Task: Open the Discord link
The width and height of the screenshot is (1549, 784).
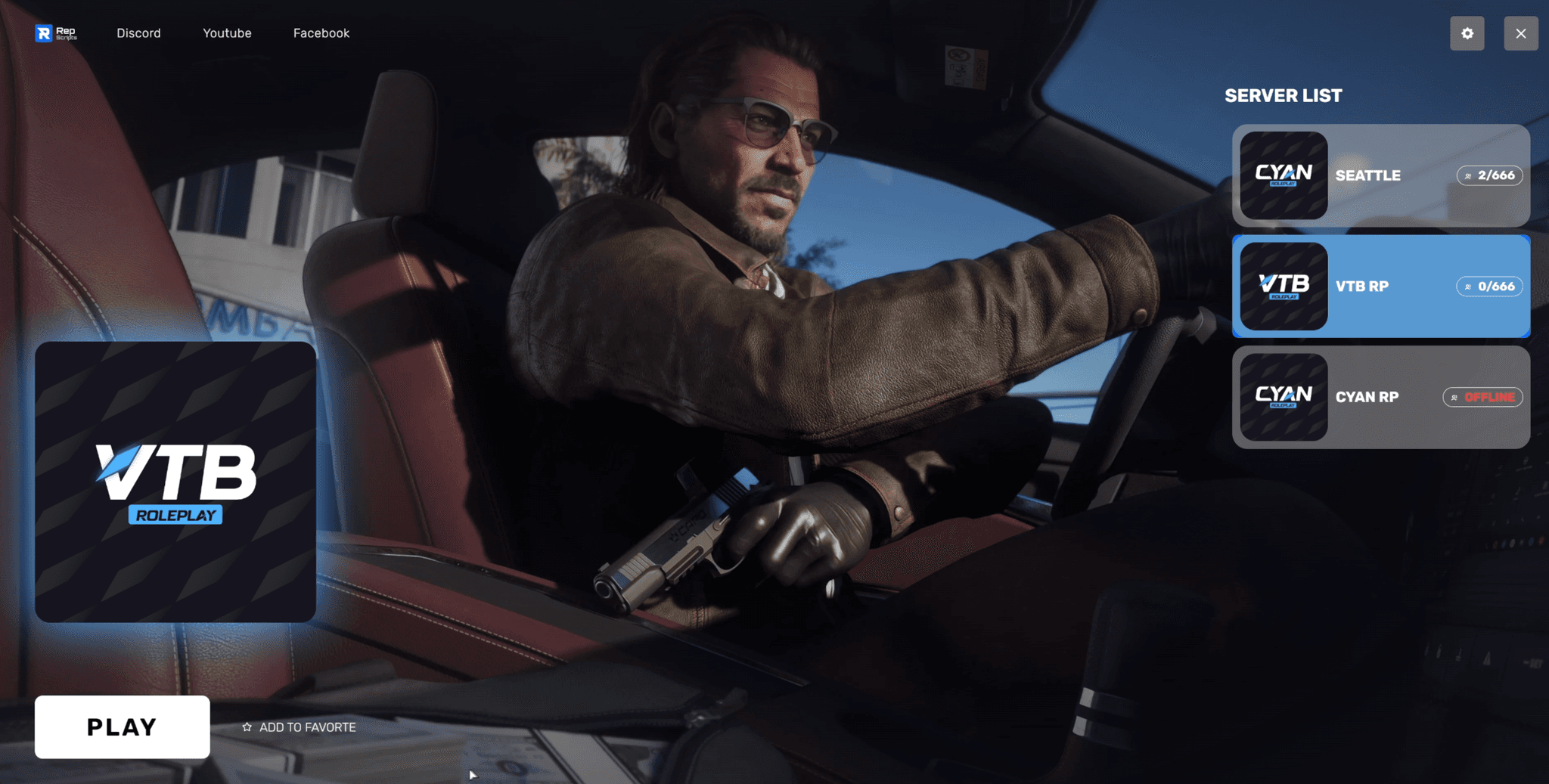Action: click(x=138, y=33)
